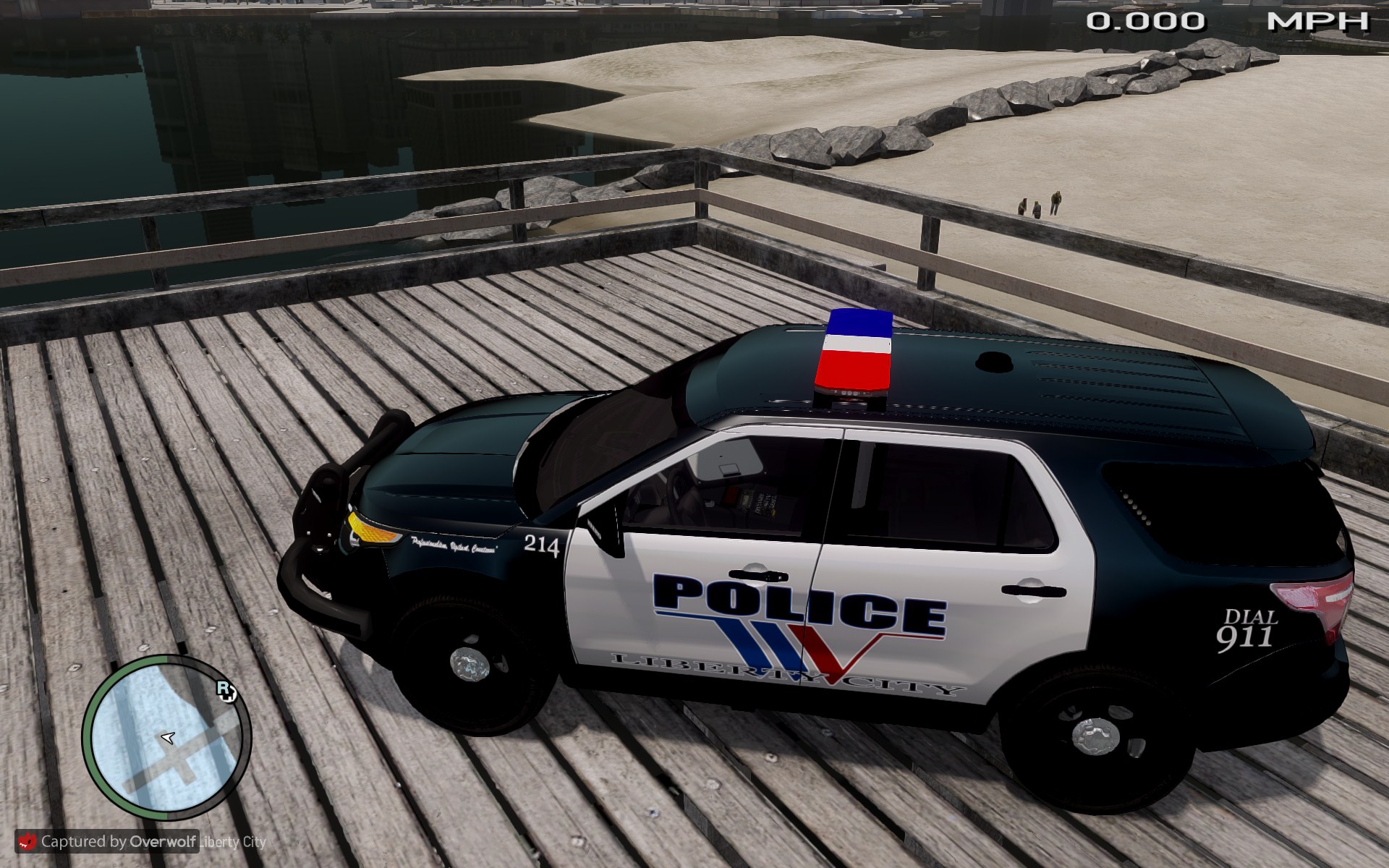Image resolution: width=1389 pixels, height=868 pixels.
Task: Click the circular radar minimap
Action: [166, 739]
